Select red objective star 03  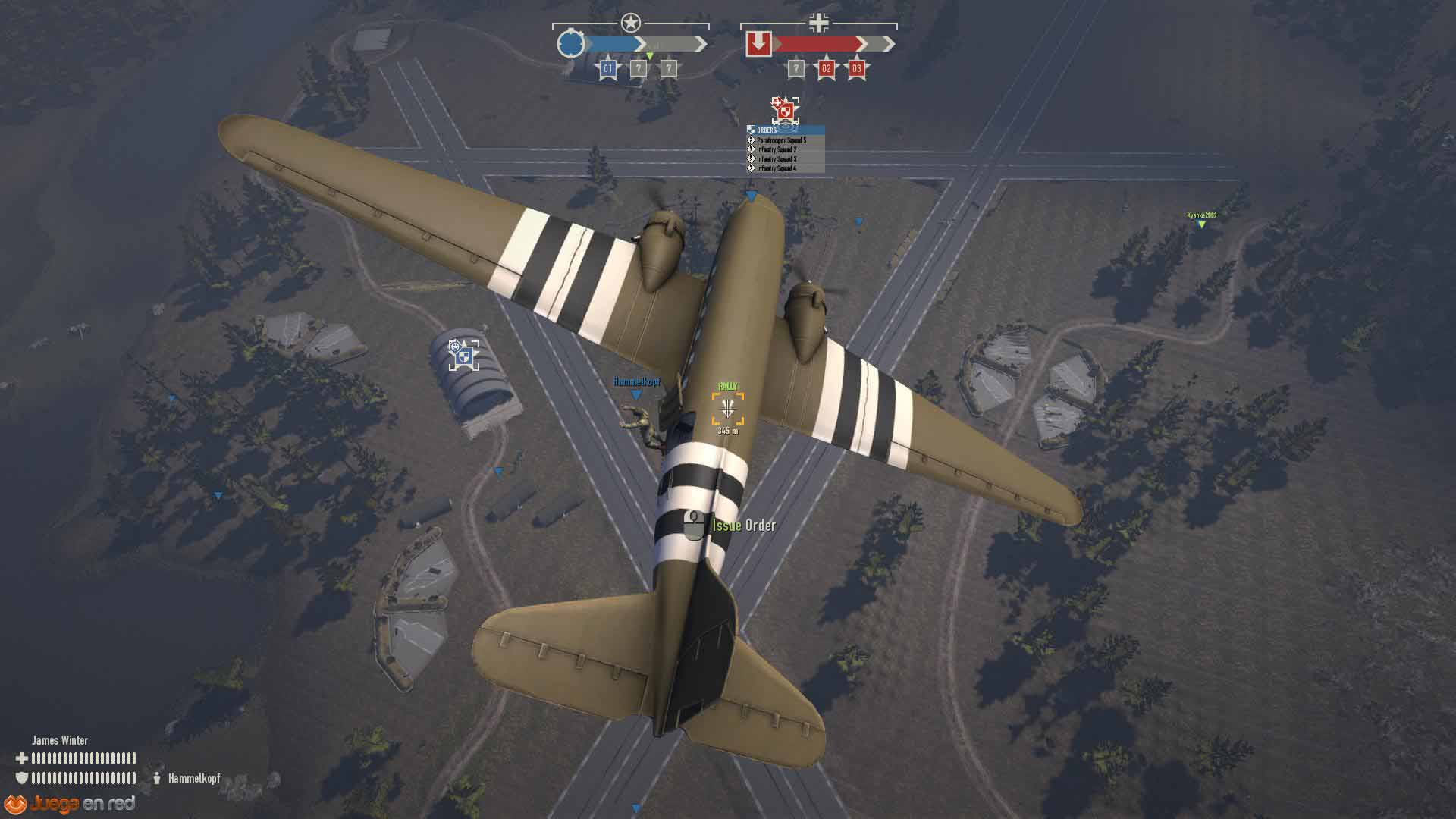(x=856, y=68)
